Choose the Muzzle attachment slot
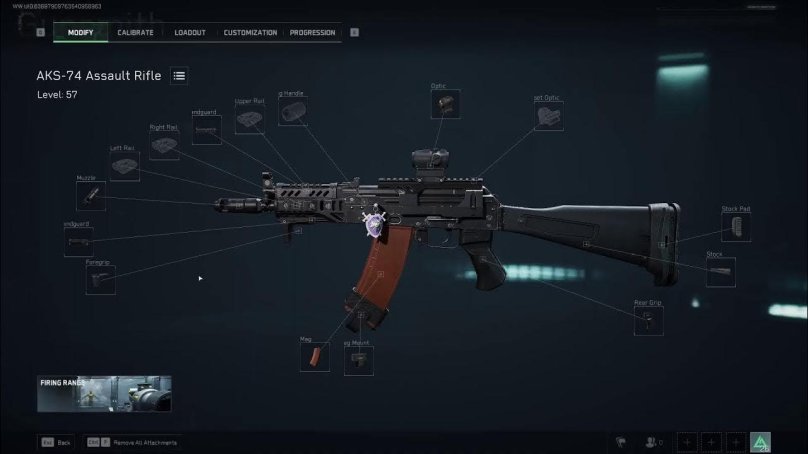This screenshot has height=454, width=808. 89,196
